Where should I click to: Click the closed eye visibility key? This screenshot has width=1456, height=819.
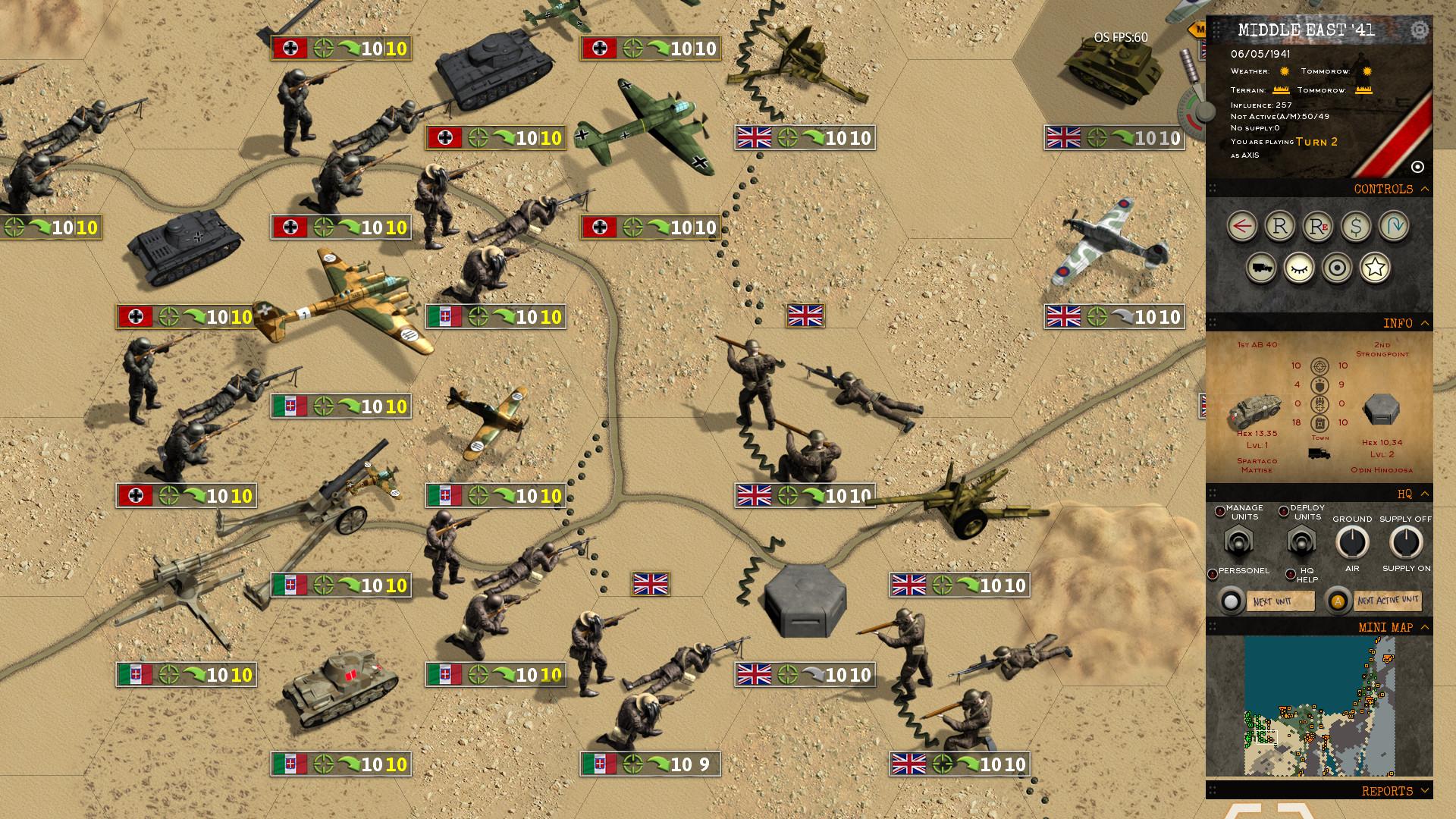click(x=1298, y=268)
